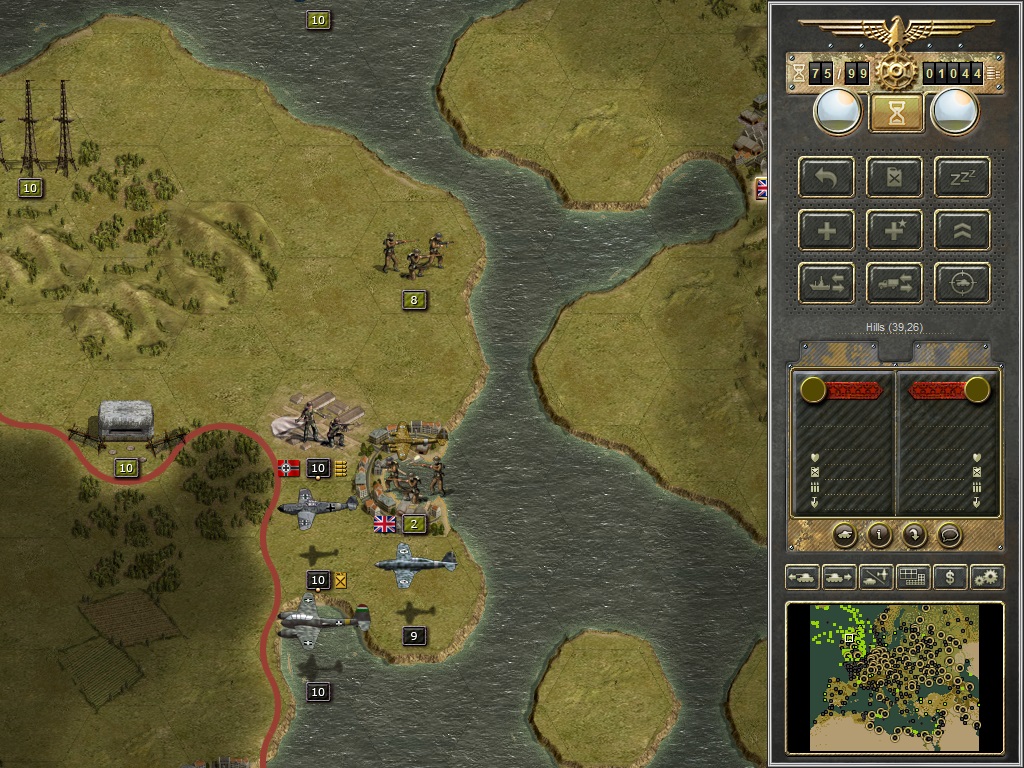Screen dimensions: 1024x768
Task: Activate the tank crosshair button
Action: (962, 283)
